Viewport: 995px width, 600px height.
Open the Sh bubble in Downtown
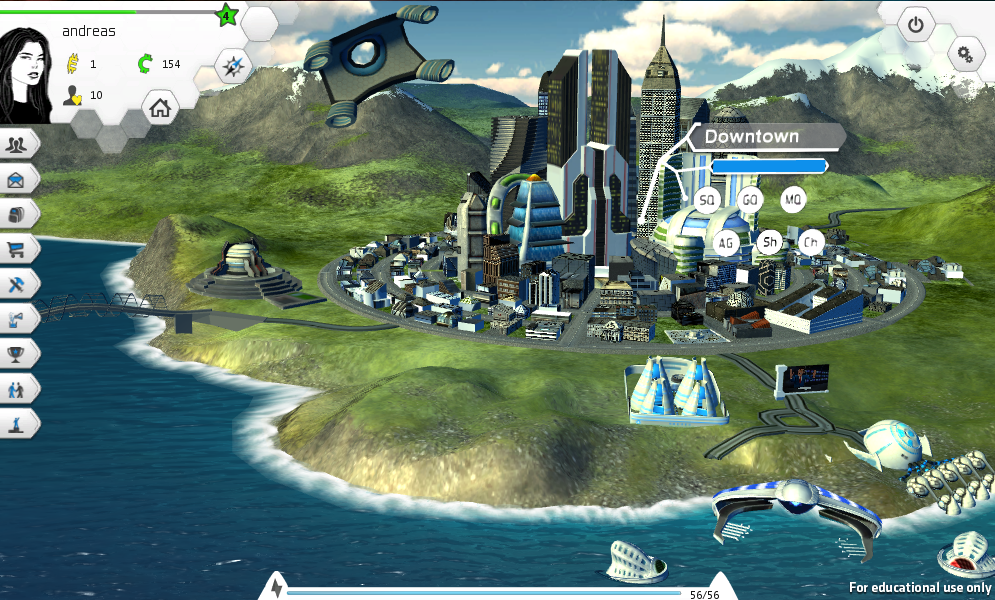tap(770, 242)
